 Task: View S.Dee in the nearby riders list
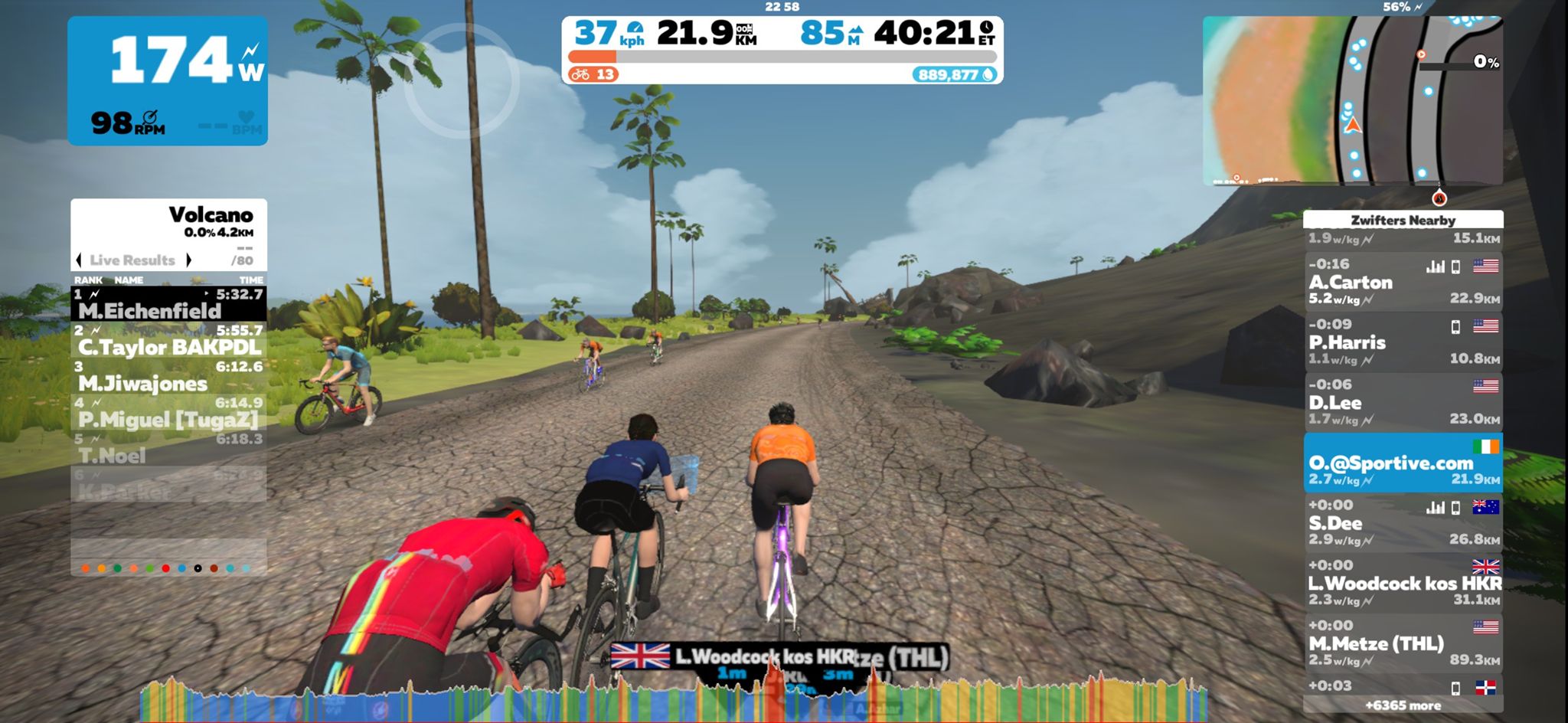coord(1403,523)
